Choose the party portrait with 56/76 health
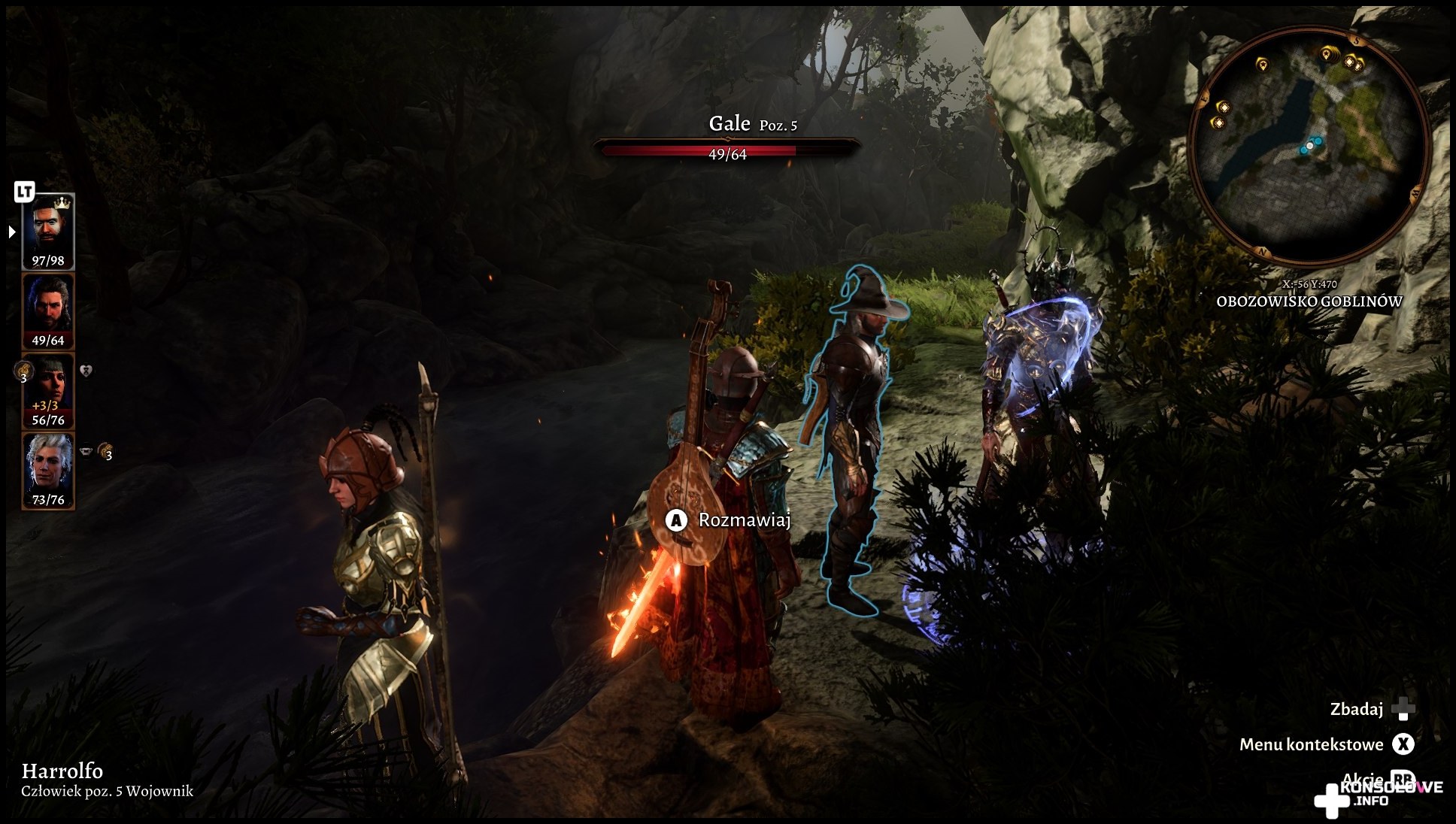 point(49,390)
